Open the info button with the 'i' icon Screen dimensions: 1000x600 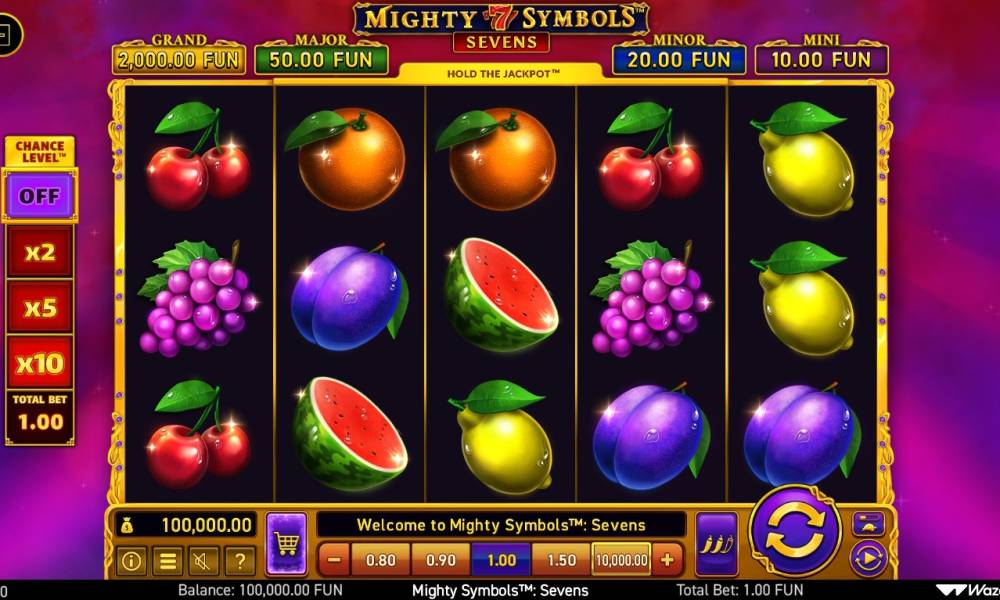coord(130,561)
